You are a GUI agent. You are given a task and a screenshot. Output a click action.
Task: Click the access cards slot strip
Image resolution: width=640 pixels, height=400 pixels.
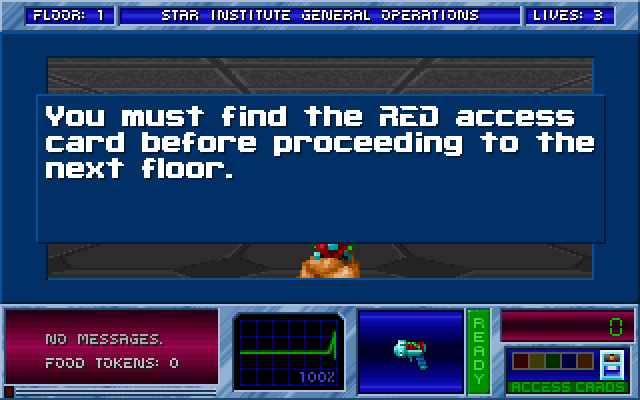coord(553,361)
